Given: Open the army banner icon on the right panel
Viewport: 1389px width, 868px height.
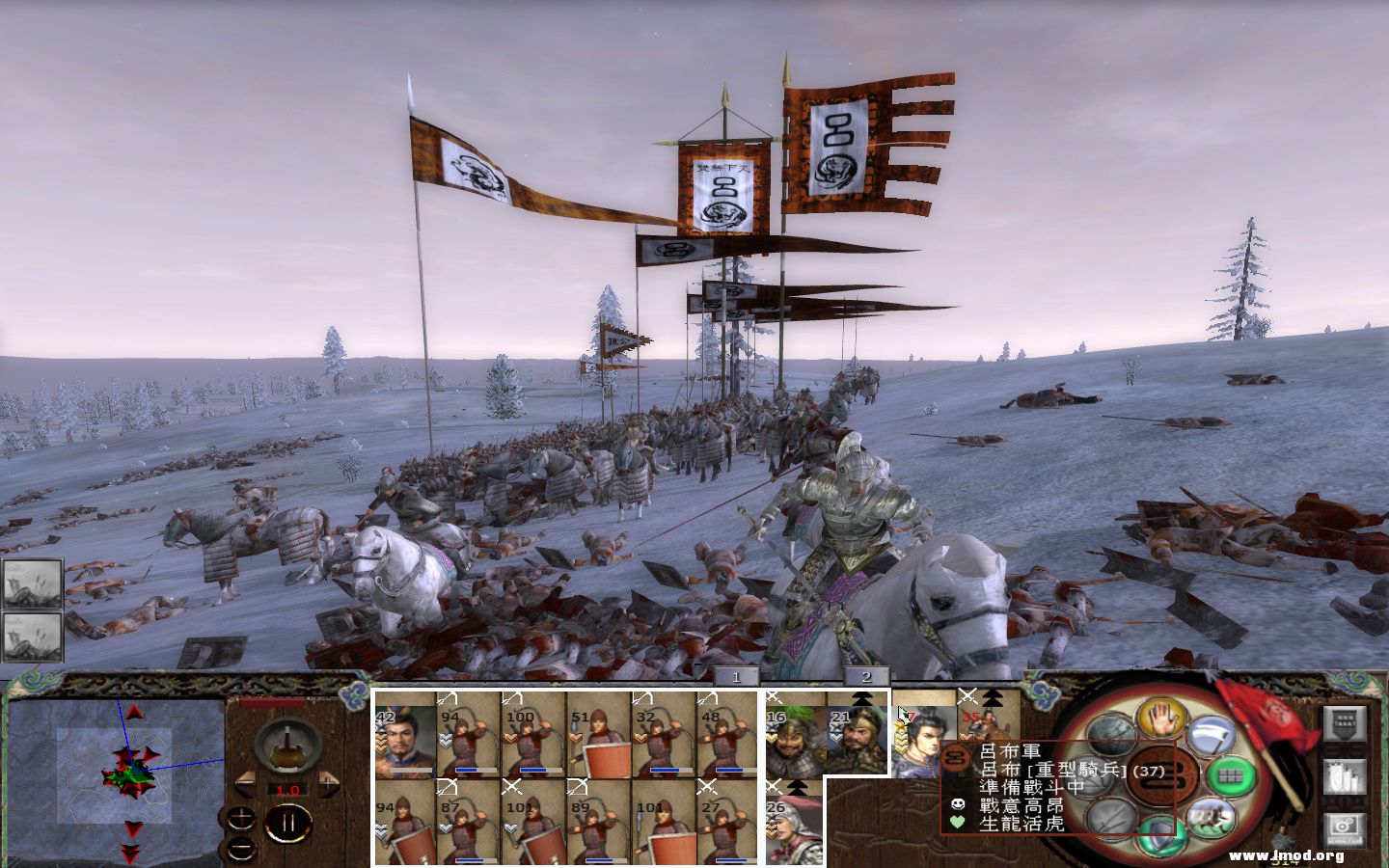Looking at the screenshot, I should 1345,721.
